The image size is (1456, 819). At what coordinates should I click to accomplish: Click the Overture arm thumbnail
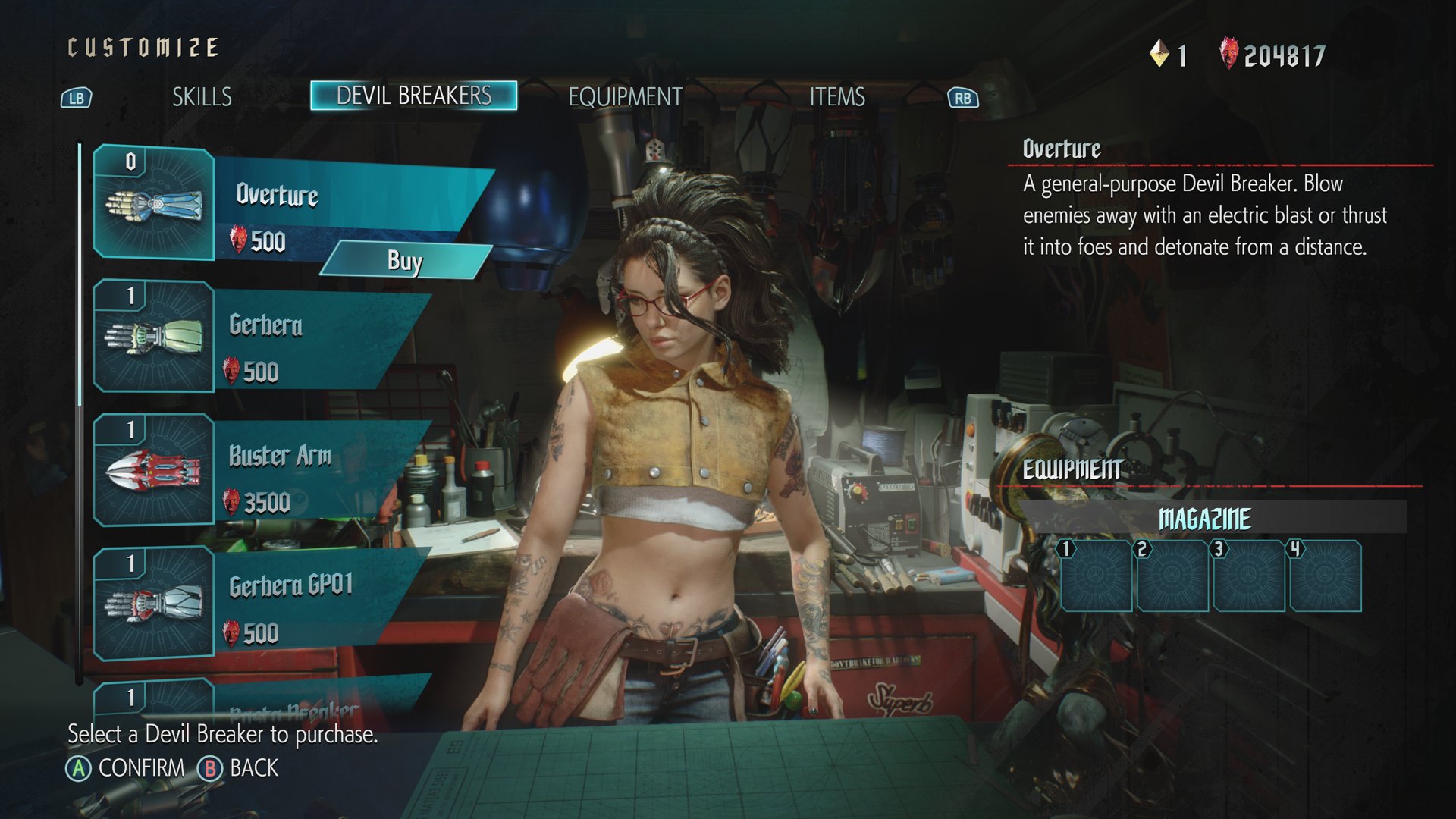(x=154, y=205)
